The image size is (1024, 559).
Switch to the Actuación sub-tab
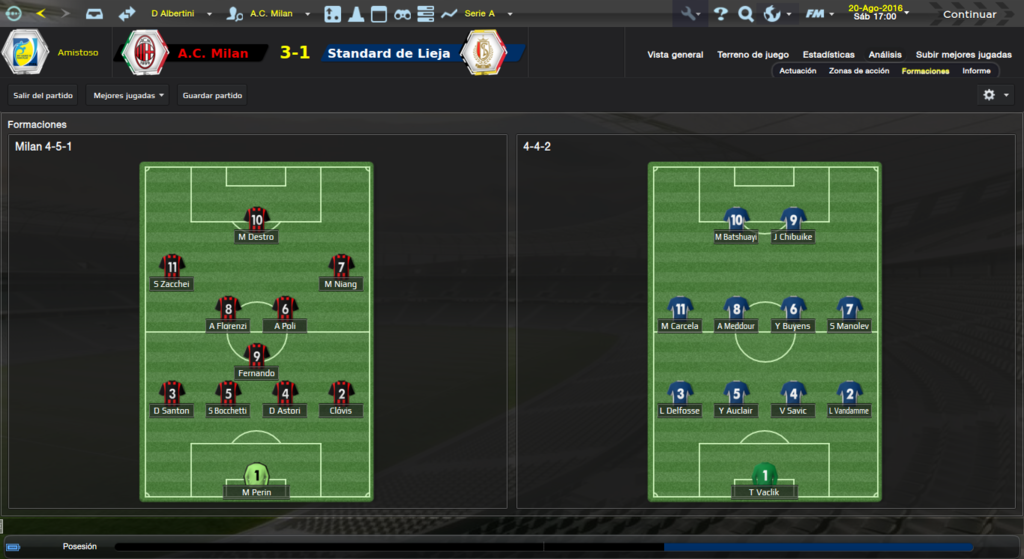point(798,71)
